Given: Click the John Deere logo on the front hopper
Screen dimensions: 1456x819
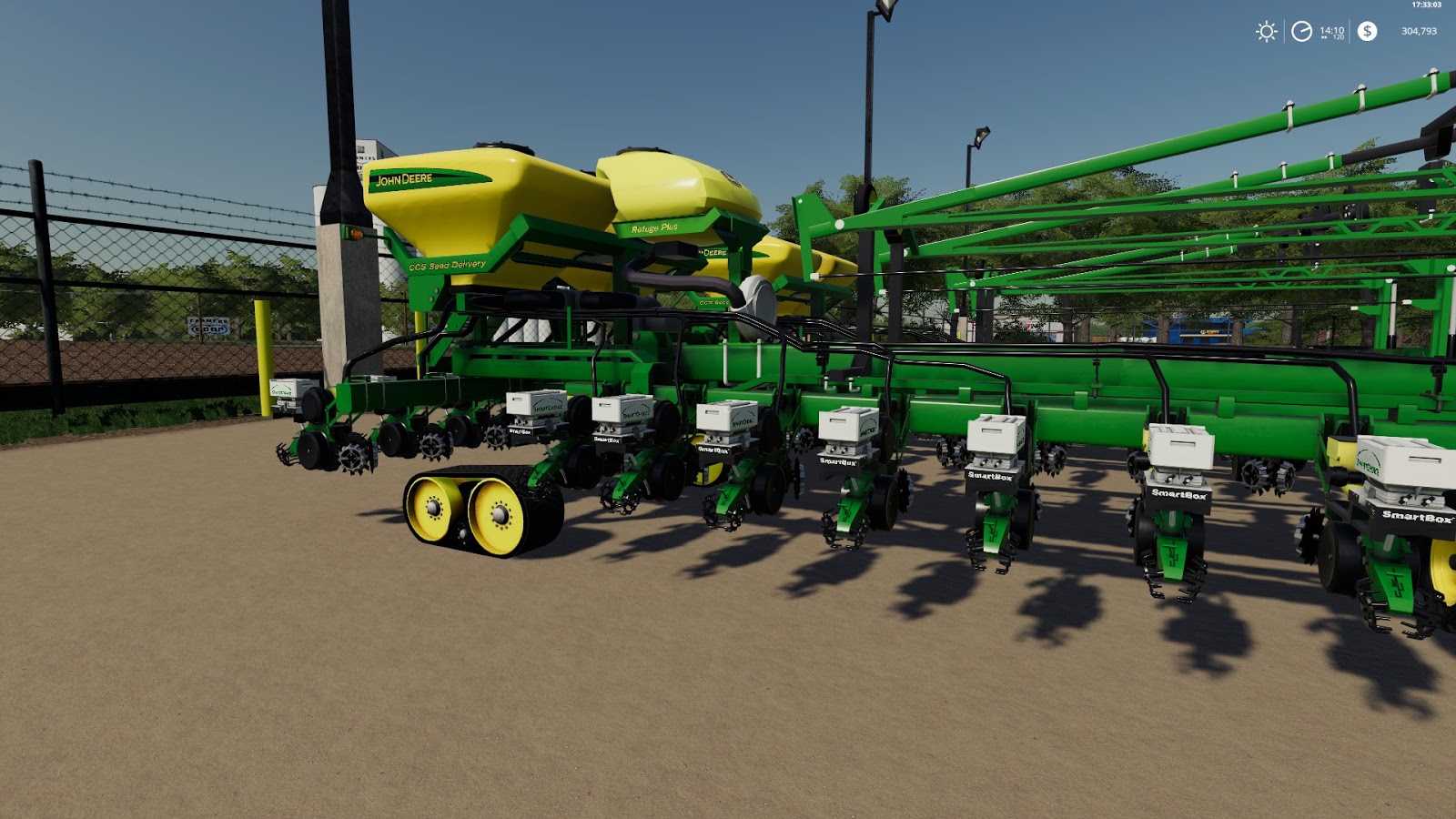Looking at the screenshot, I should click(407, 180).
